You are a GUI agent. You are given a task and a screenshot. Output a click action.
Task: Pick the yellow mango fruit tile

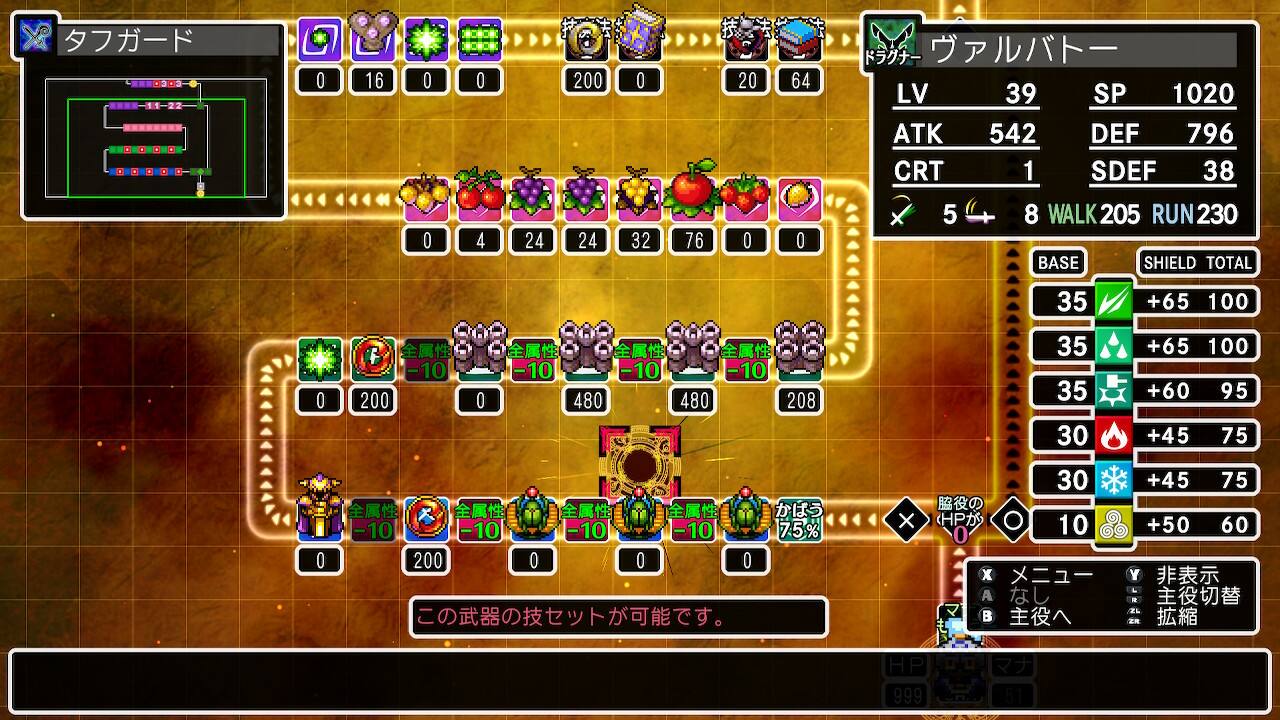tap(800, 197)
